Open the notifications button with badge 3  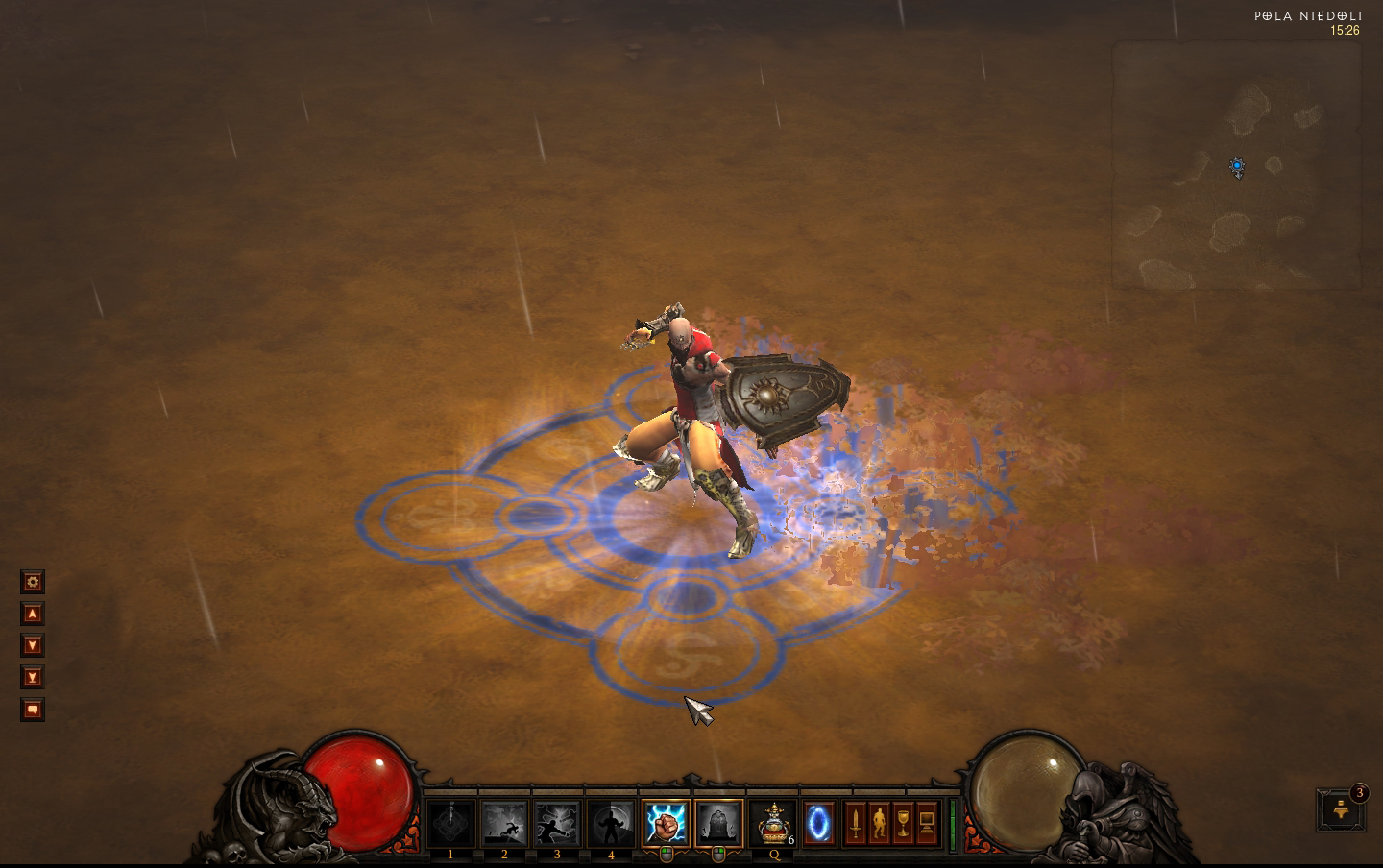(1342, 811)
